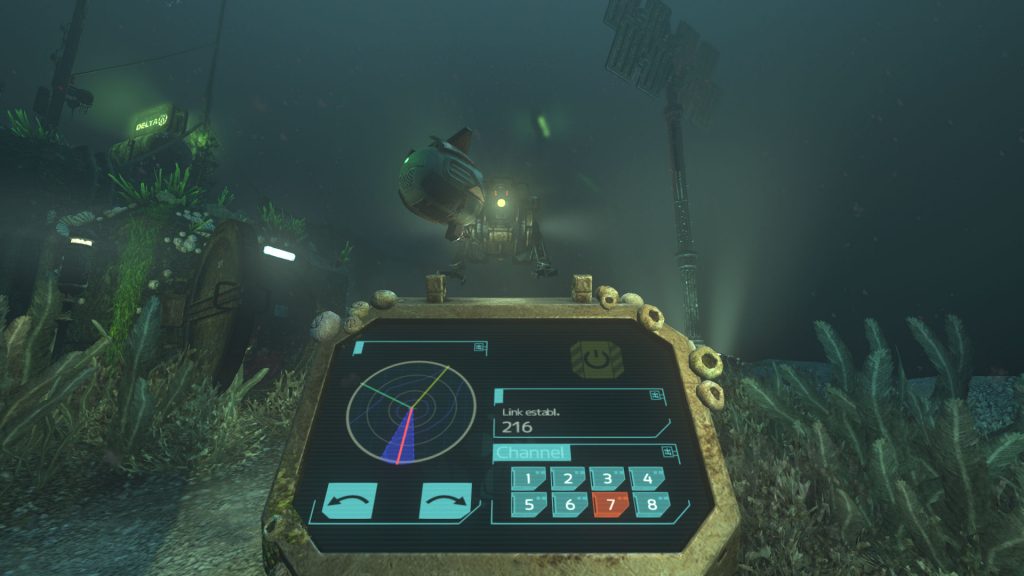Click the highlighted orange channel 7 button

[x=610, y=504]
